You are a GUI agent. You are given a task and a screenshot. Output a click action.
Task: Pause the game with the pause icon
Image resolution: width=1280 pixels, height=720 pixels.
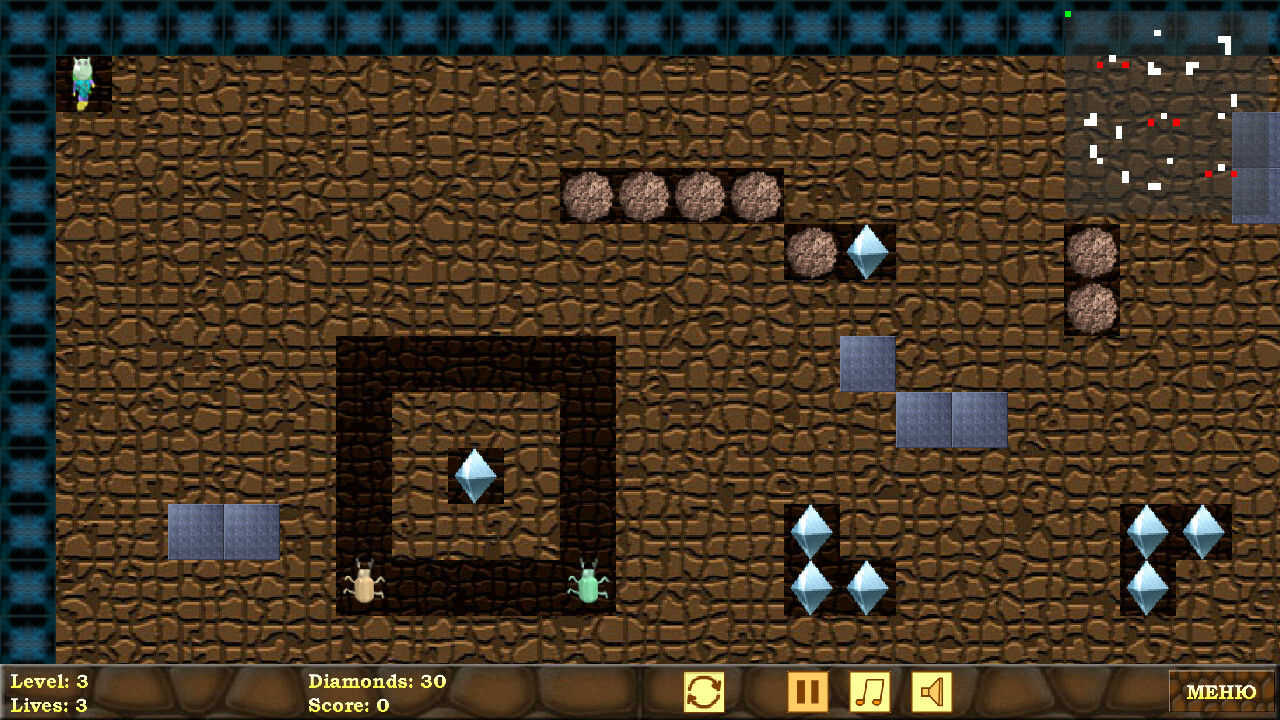(808, 691)
